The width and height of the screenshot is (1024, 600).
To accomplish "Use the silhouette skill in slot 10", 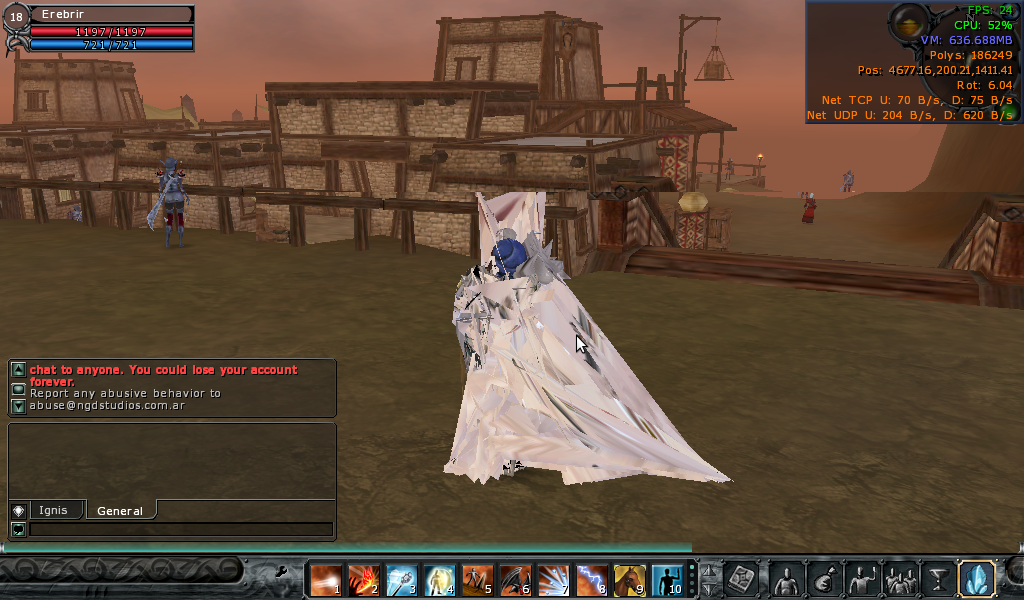I will pos(667,579).
